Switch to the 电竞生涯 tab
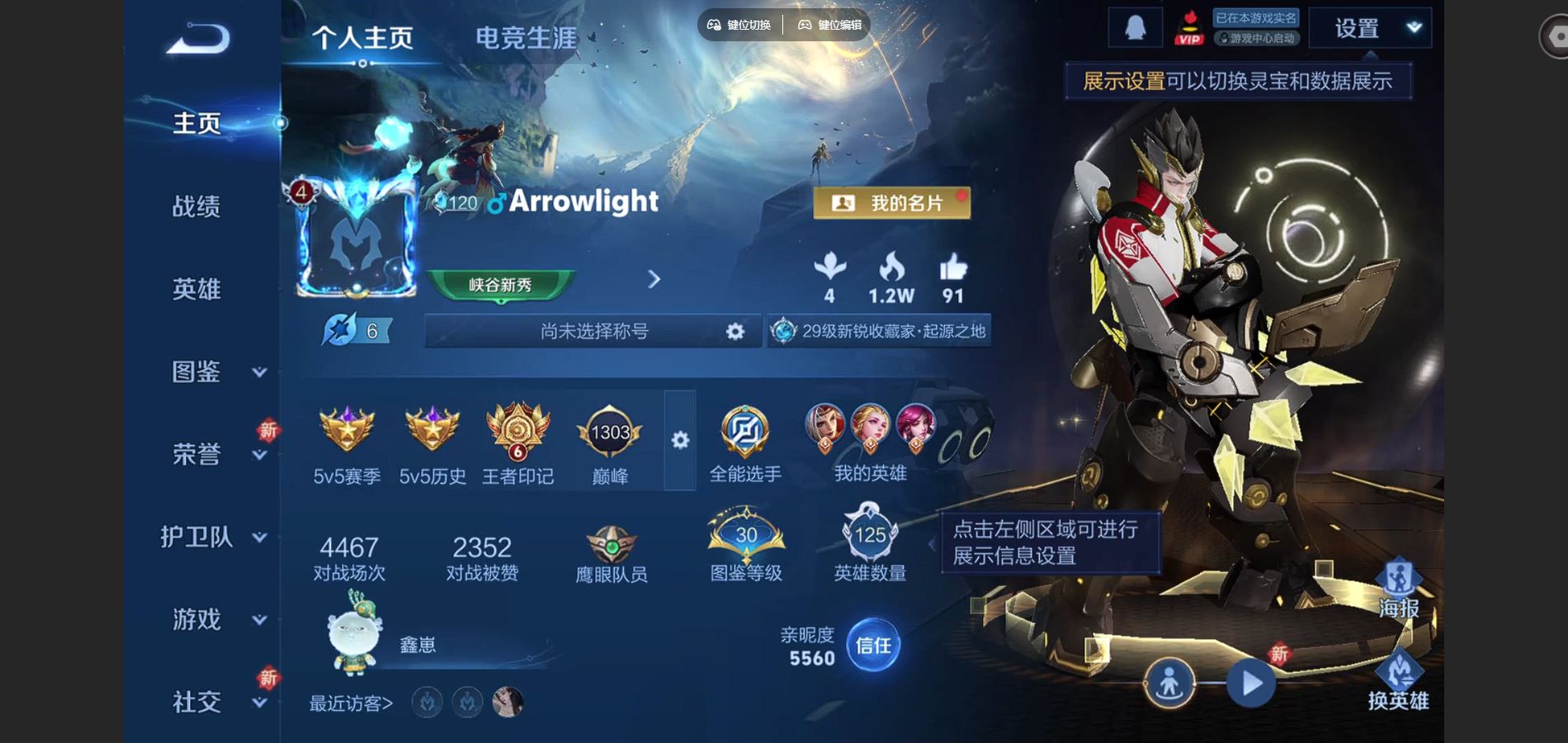 [528, 35]
